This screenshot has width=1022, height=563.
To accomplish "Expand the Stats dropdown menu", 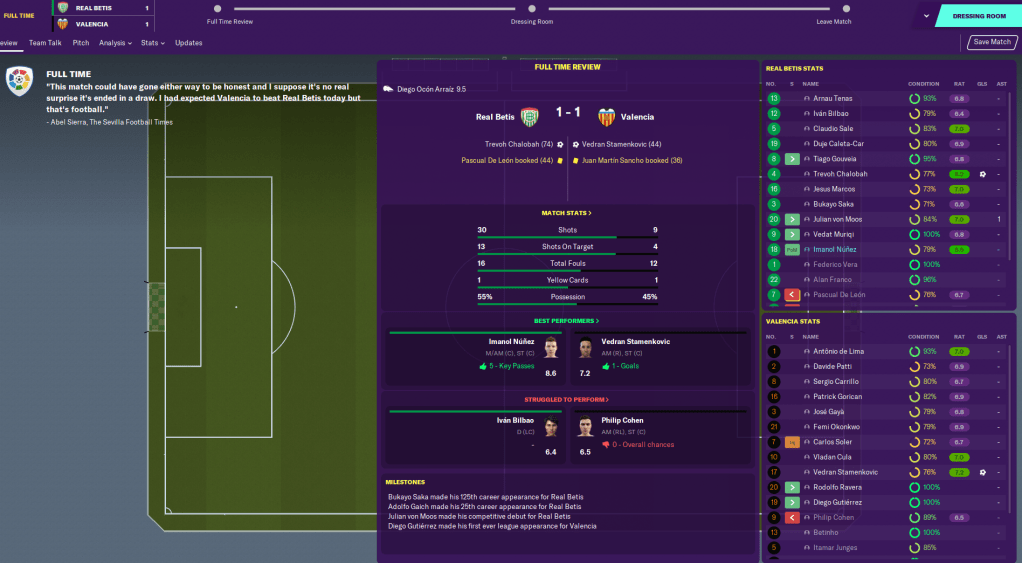I will click(152, 43).
